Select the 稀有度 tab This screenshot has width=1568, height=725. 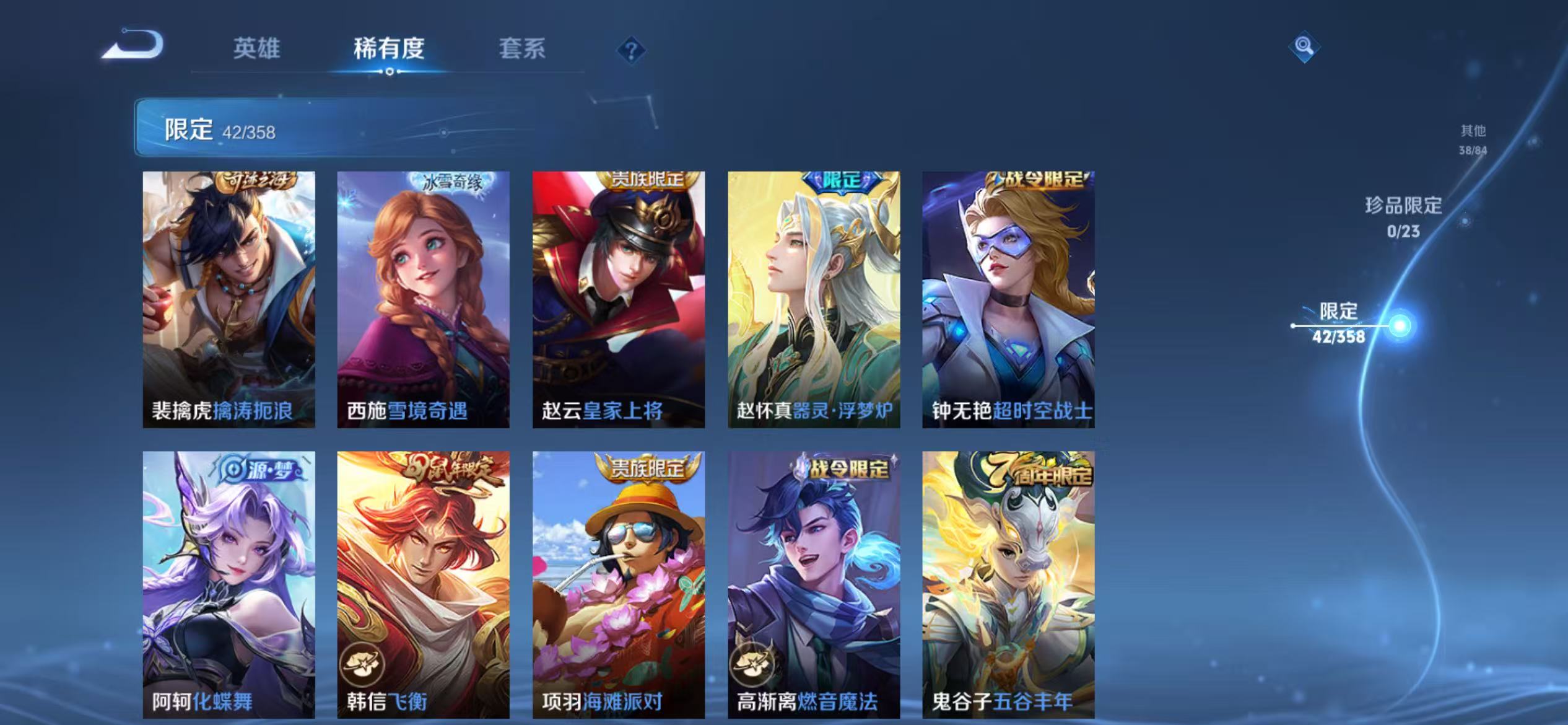390,50
